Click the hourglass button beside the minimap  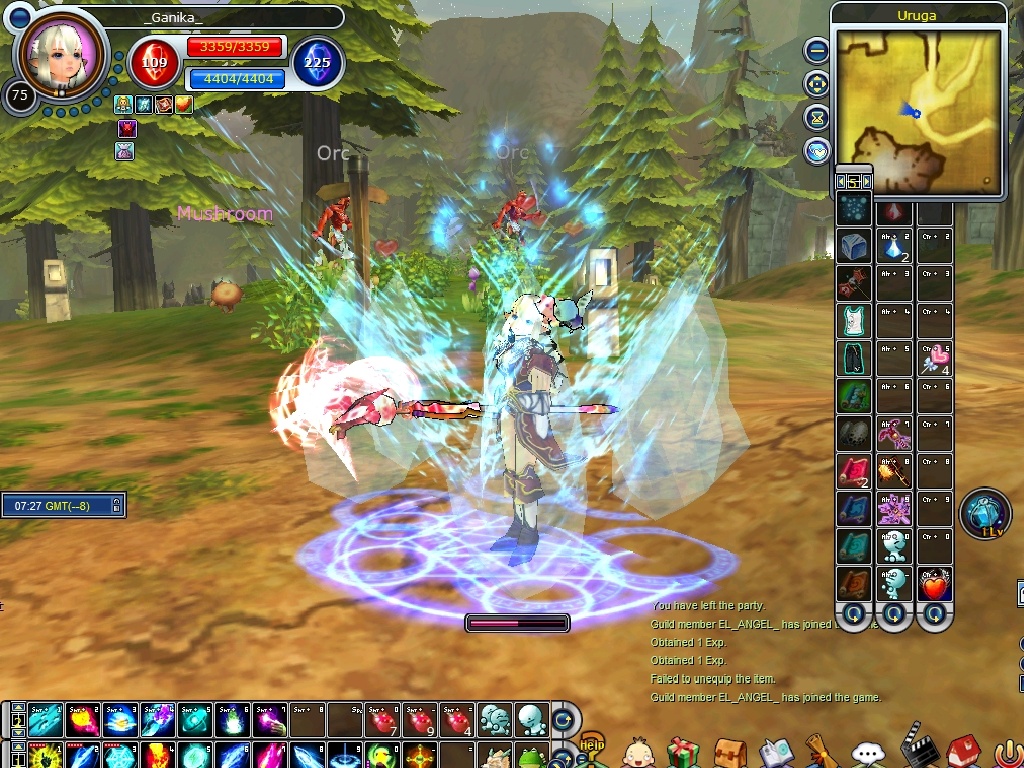click(x=817, y=117)
